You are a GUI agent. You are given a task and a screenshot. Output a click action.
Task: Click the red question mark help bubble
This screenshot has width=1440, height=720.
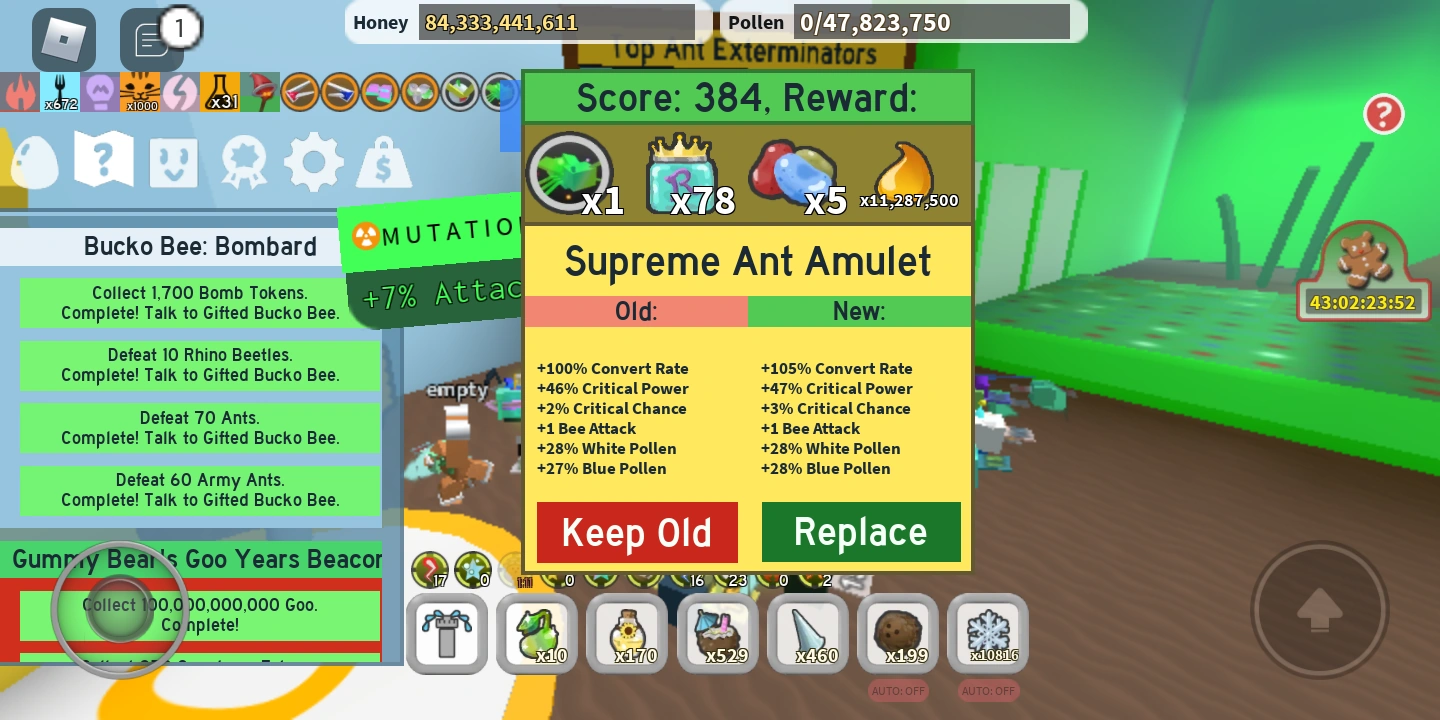click(1384, 114)
